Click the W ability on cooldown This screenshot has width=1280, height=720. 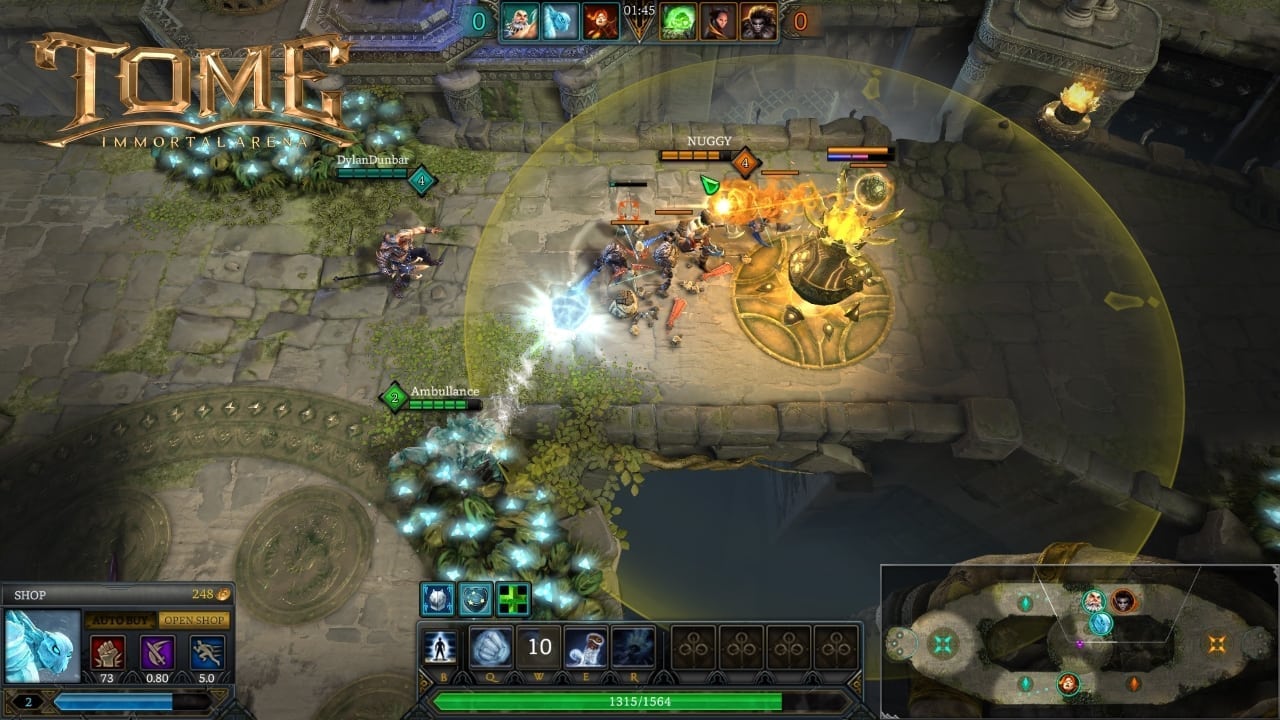(x=539, y=647)
